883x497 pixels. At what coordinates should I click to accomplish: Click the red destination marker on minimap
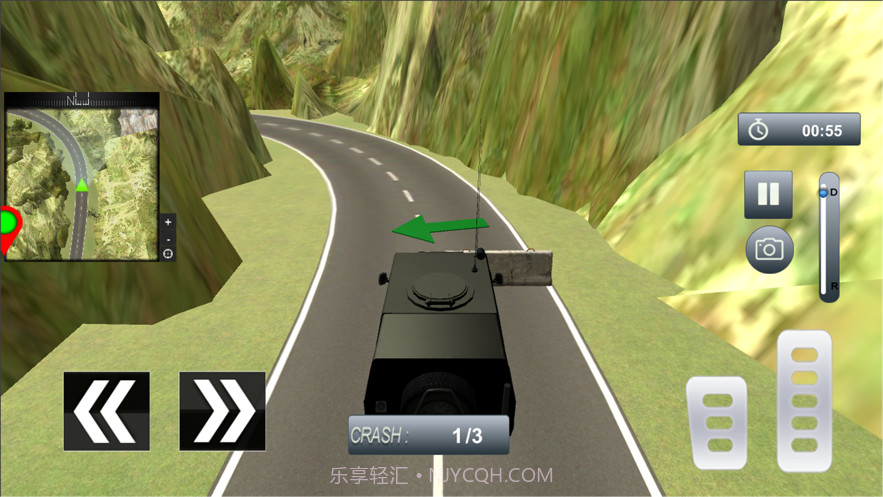point(9,225)
